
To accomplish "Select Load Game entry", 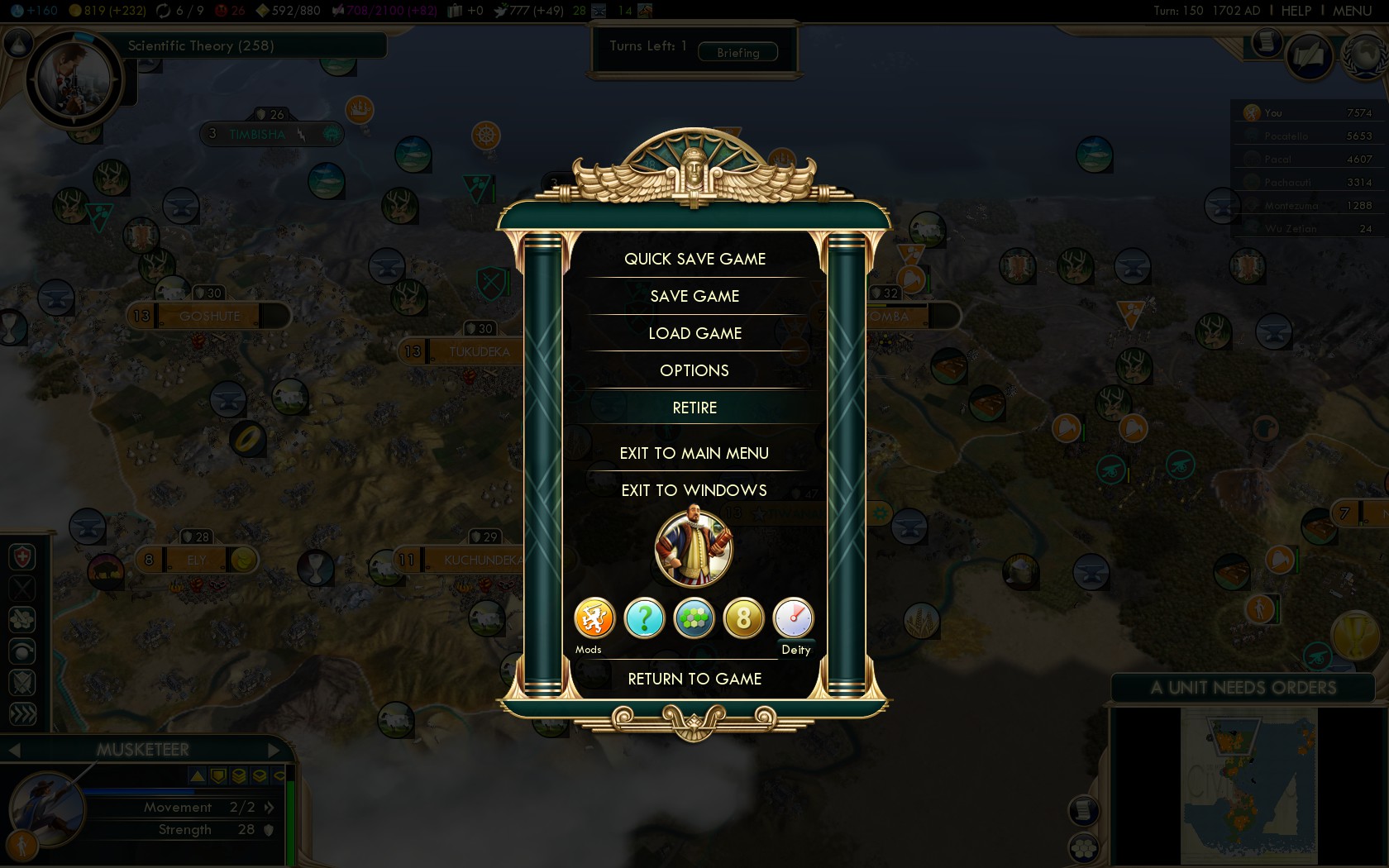I will point(694,333).
